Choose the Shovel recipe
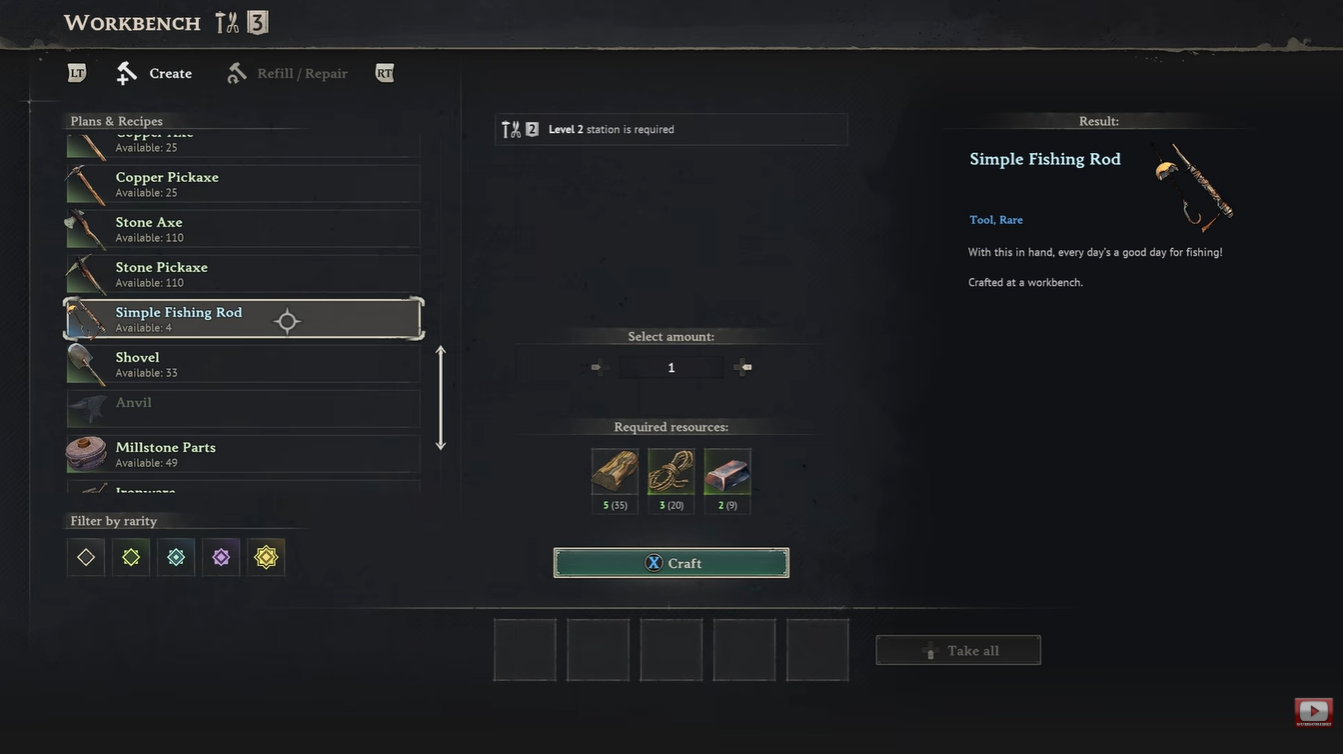The image size is (1343, 754). click(243, 364)
